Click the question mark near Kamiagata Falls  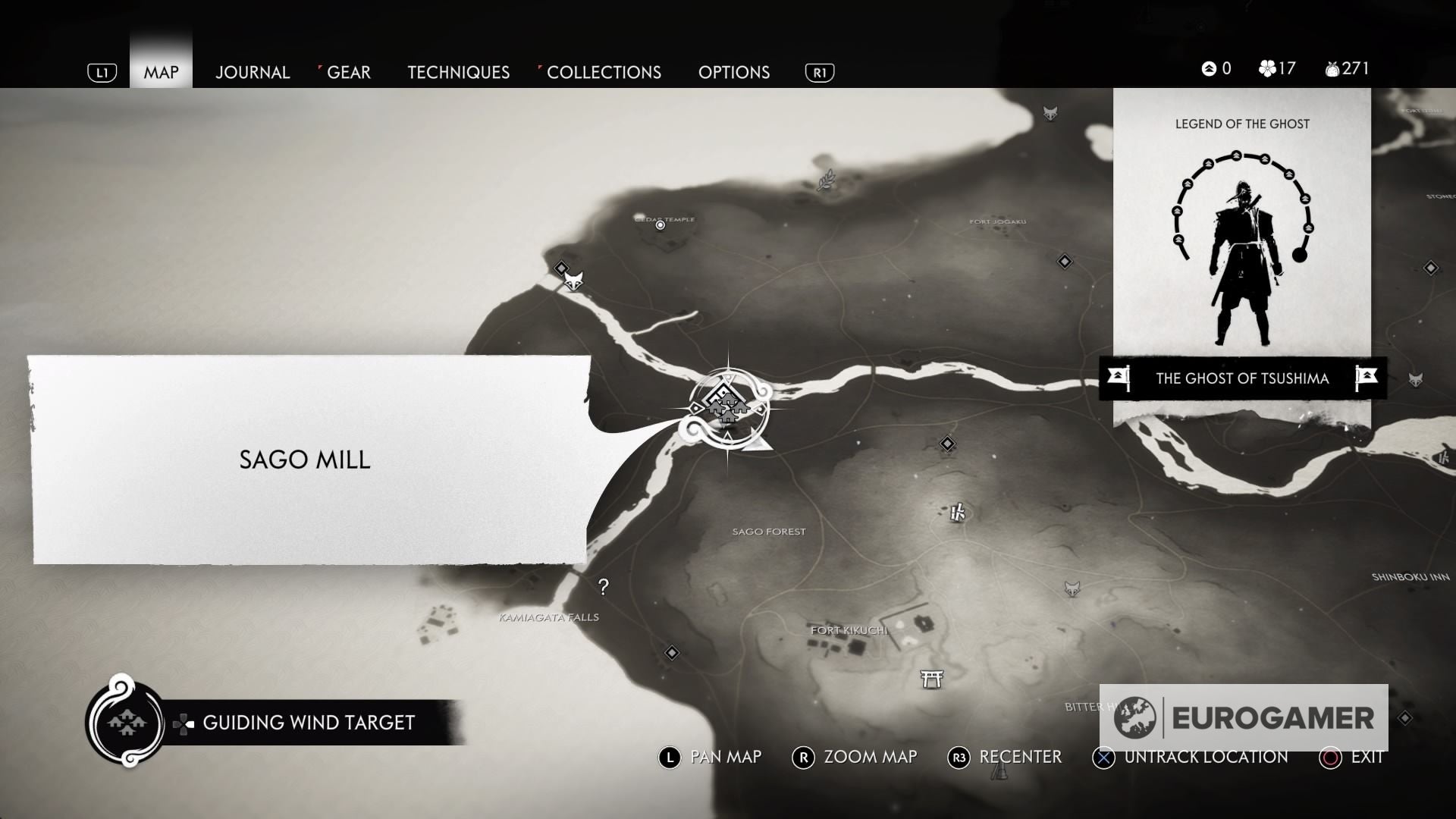(603, 585)
